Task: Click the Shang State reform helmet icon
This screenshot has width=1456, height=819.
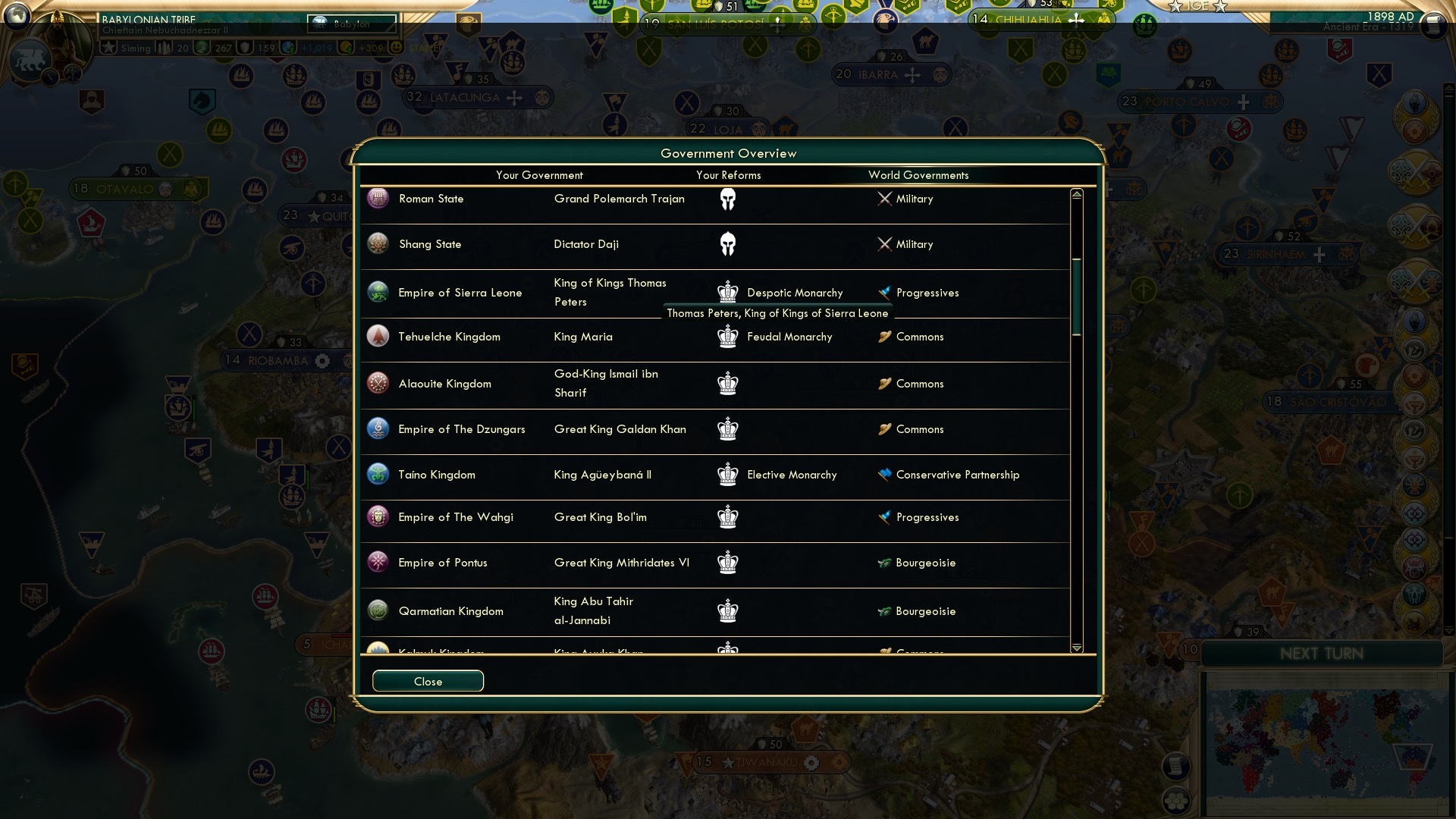Action: (x=727, y=243)
